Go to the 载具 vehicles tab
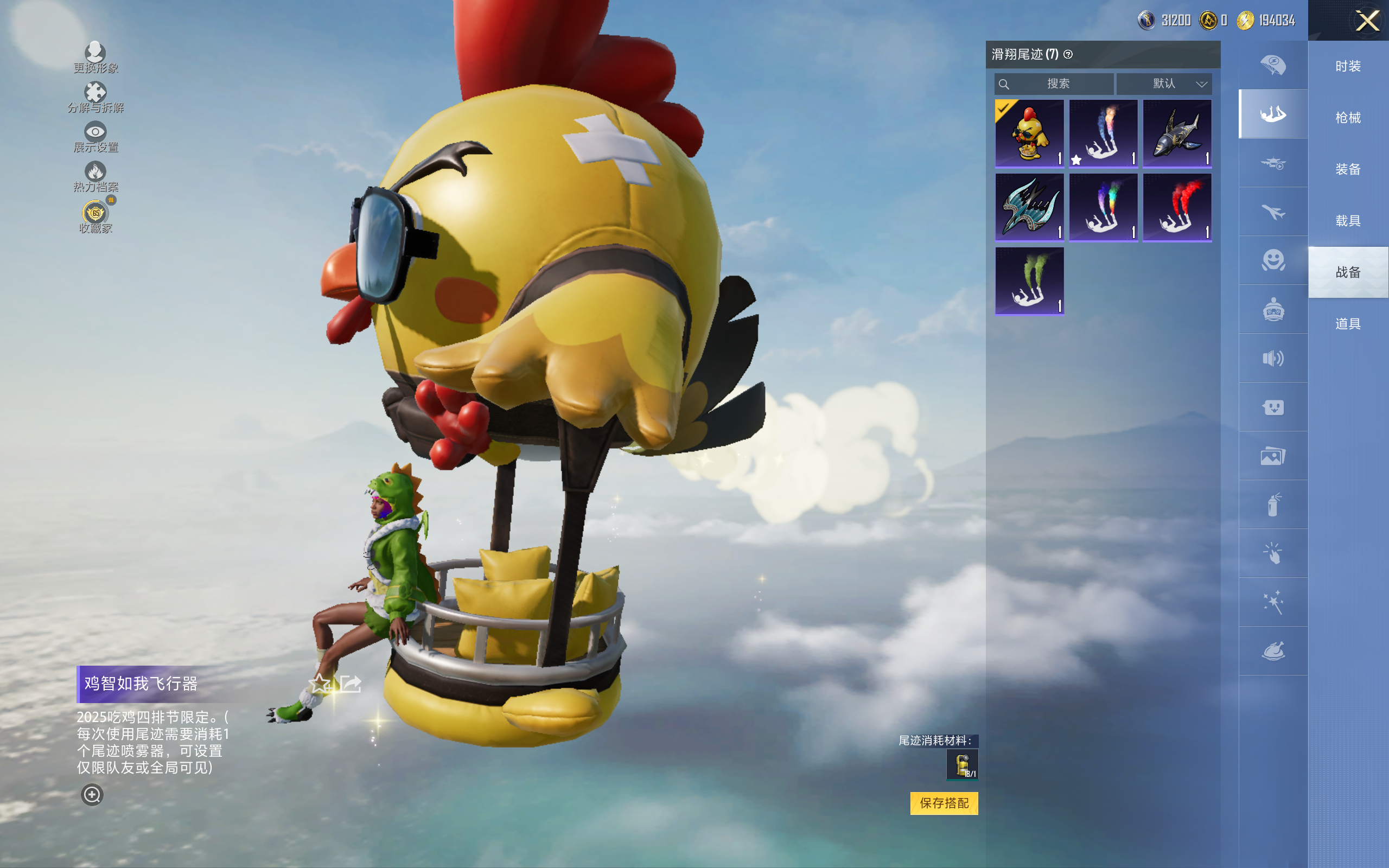The image size is (1389, 868). click(1348, 221)
